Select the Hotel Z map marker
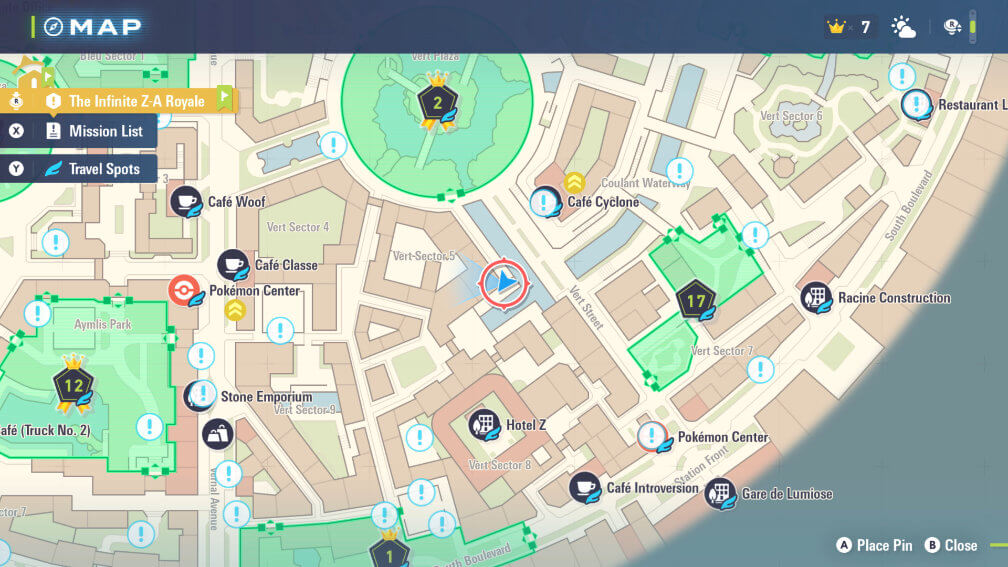The image size is (1008, 567). [x=484, y=425]
